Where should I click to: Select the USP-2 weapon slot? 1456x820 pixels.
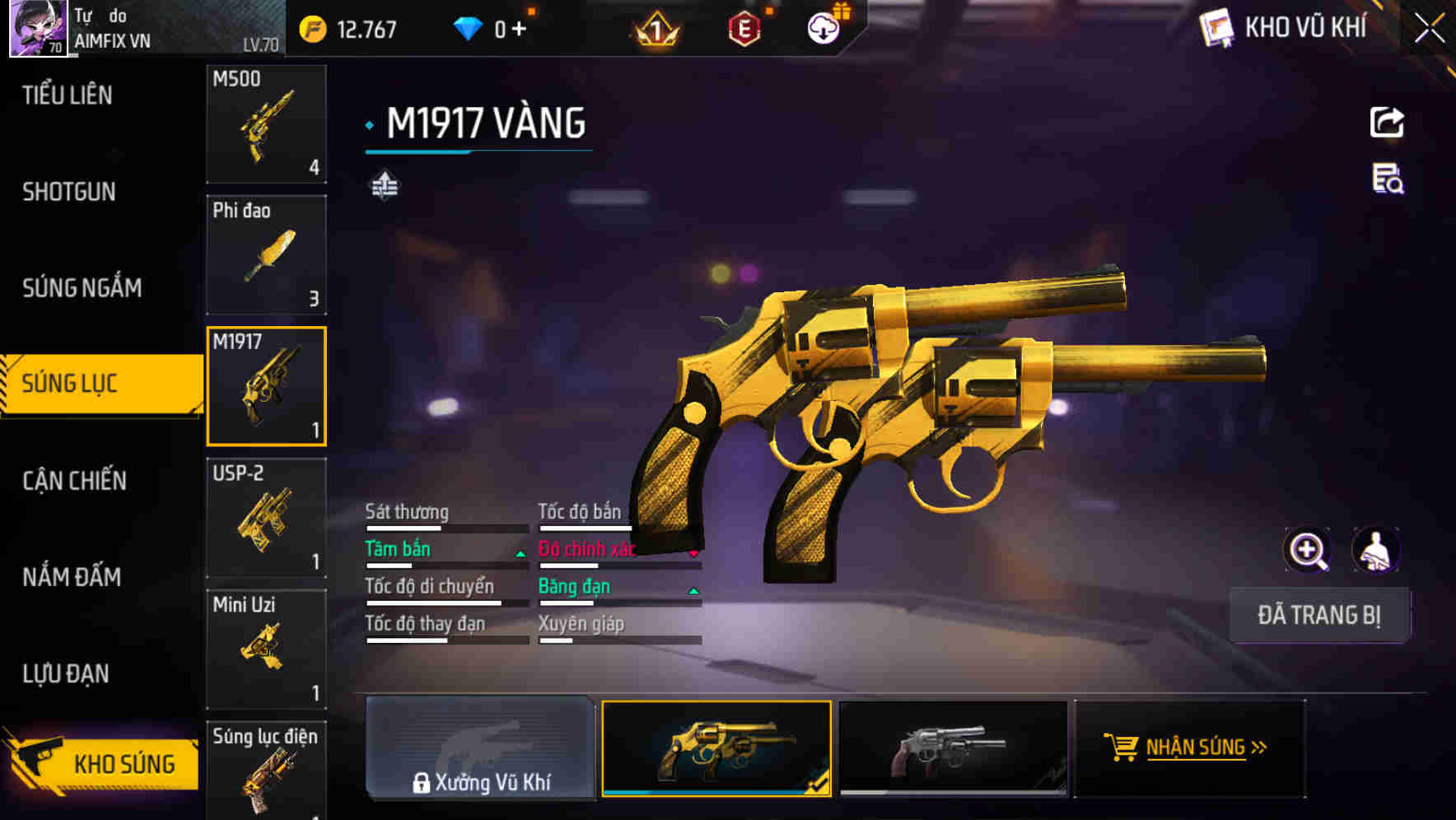(x=266, y=518)
